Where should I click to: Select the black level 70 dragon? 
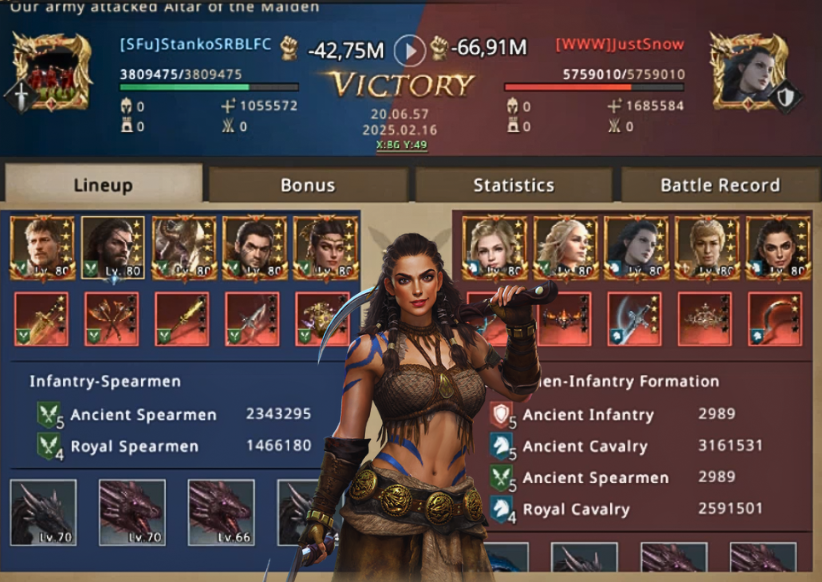pyautogui.click(x=43, y=512)
